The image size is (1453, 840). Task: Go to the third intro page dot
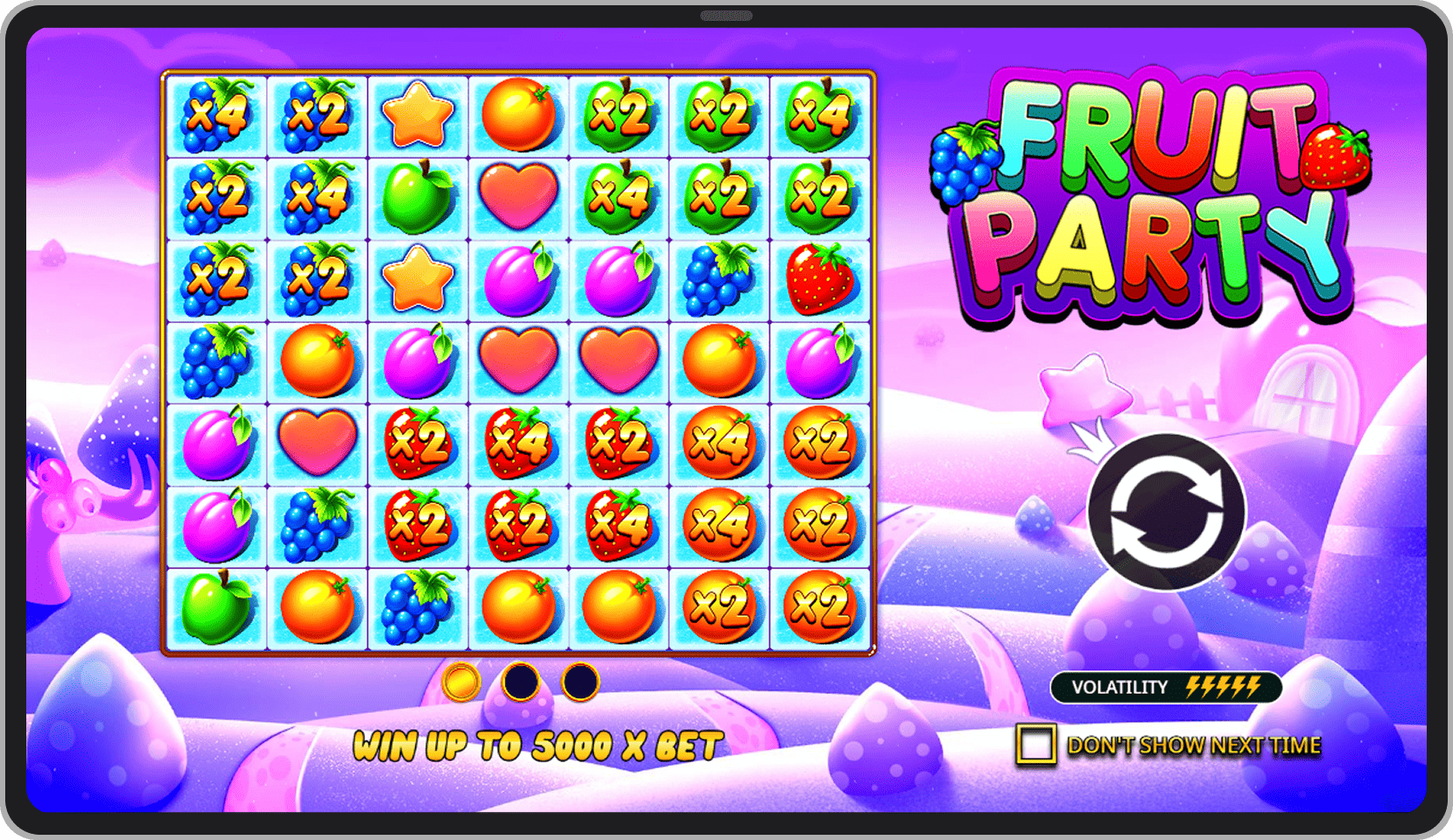point(580,682)
